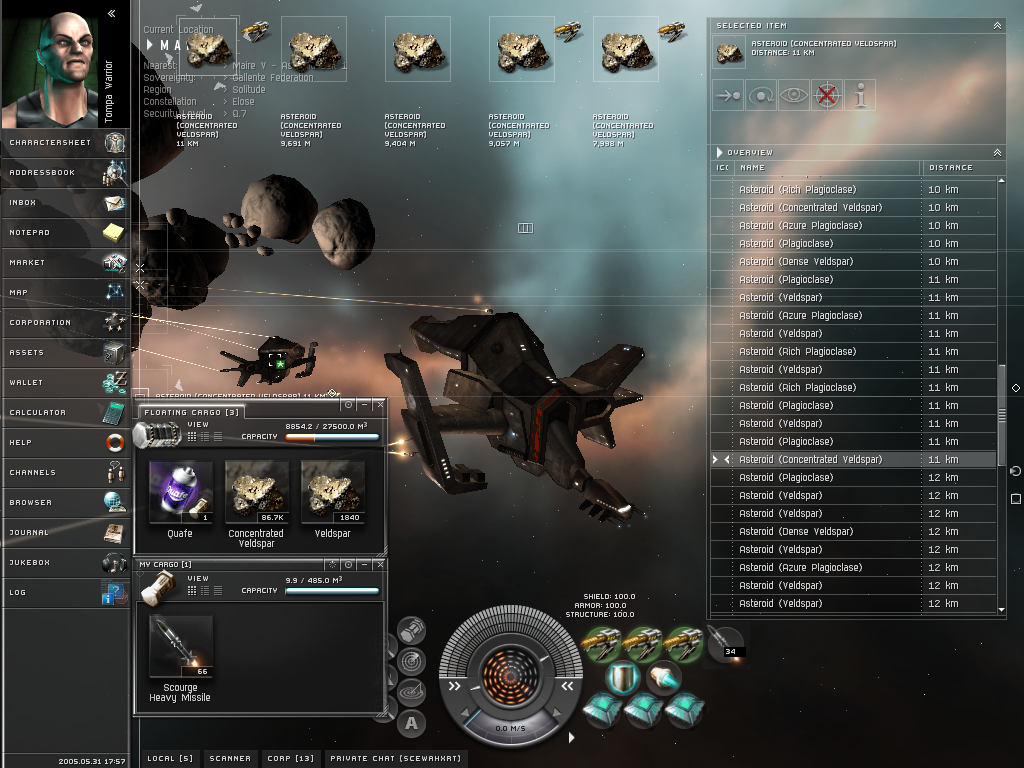Select the Scourge Heavy Missile stack
1024x768 pixels.
point(180,648)
